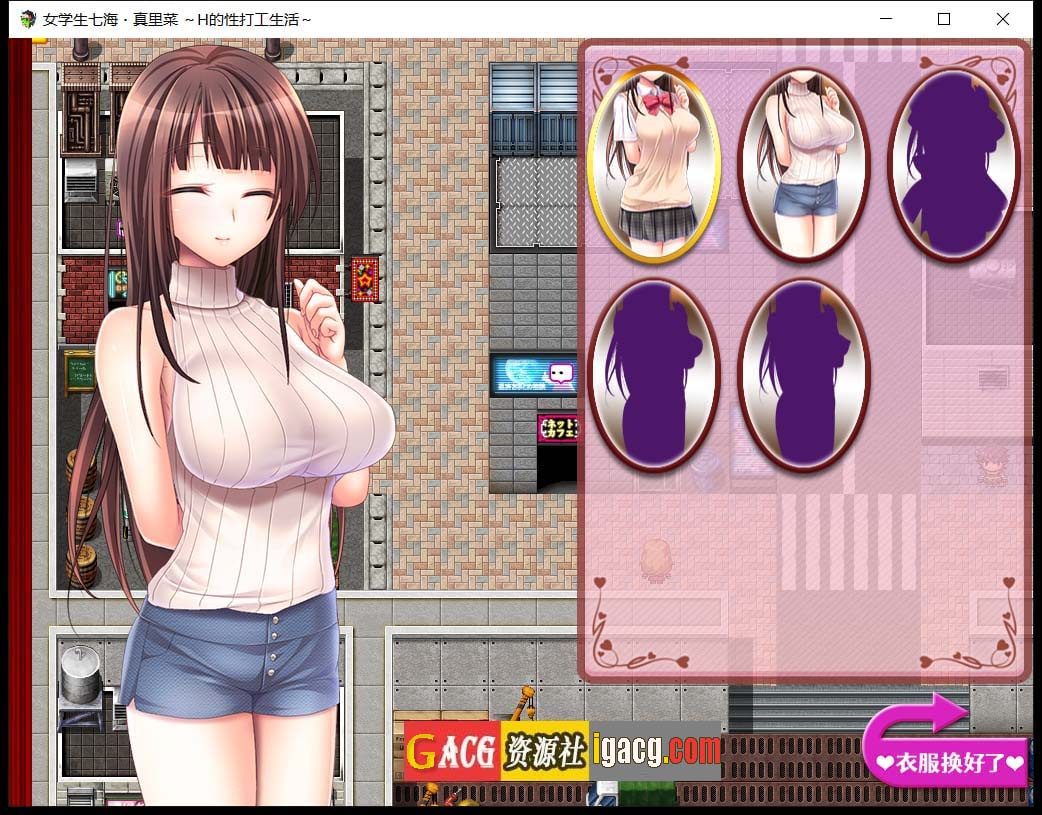Close the game window

[x=1002, y=19]
